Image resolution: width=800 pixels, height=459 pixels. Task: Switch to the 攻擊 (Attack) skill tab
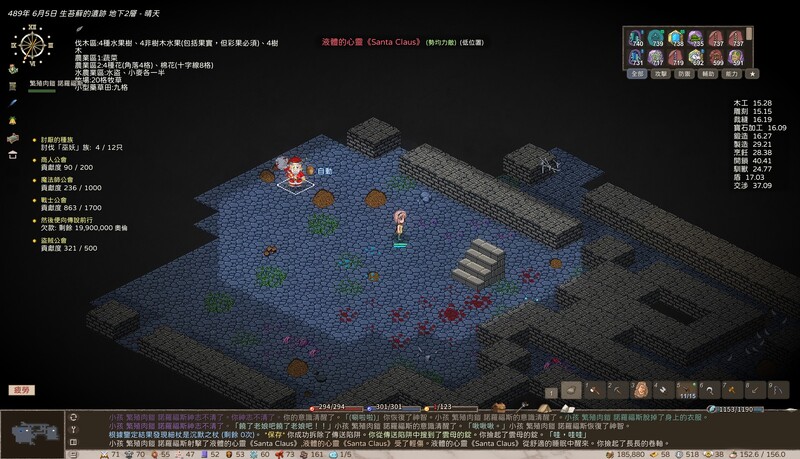click(x=660, y=74)
